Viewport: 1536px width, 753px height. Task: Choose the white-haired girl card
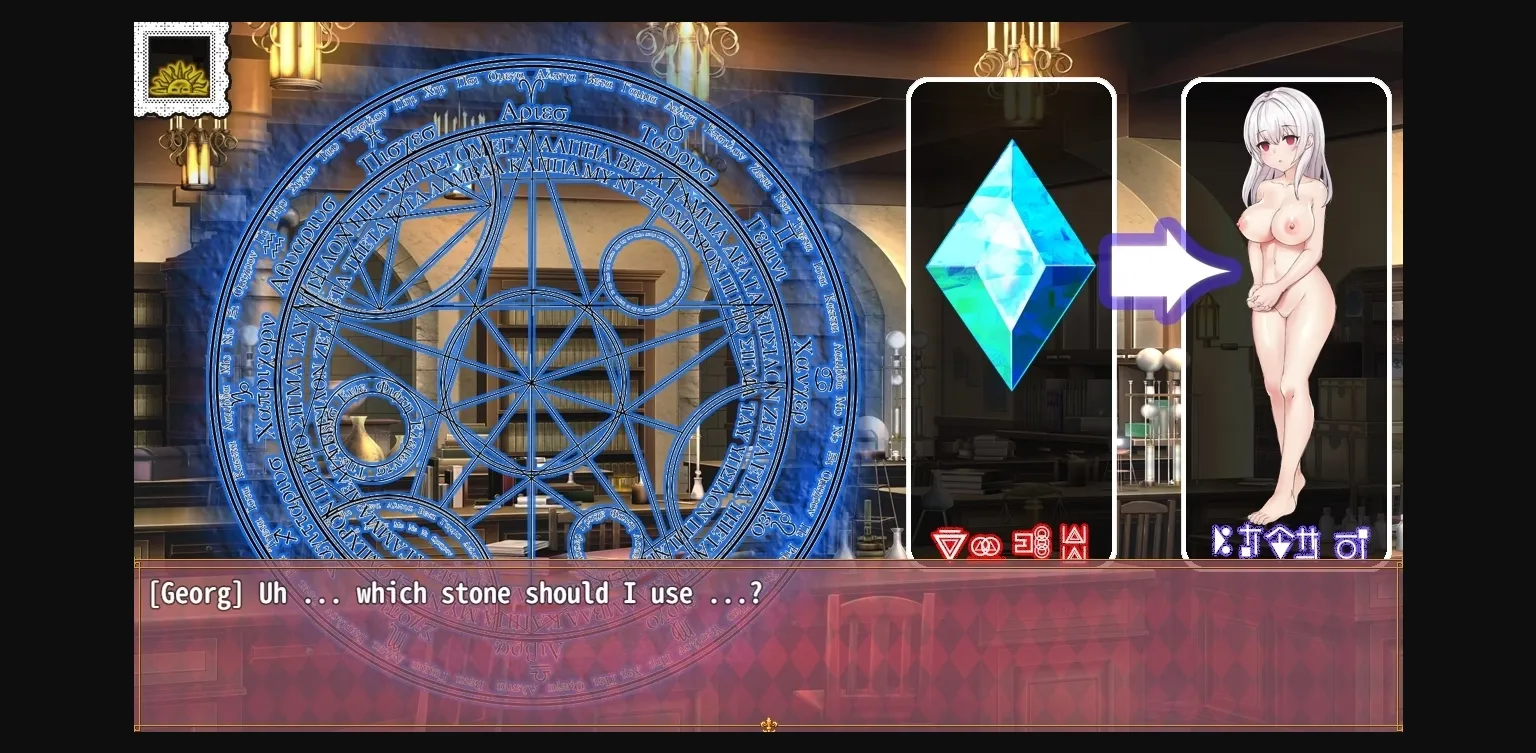click(x=1287, y=300)
